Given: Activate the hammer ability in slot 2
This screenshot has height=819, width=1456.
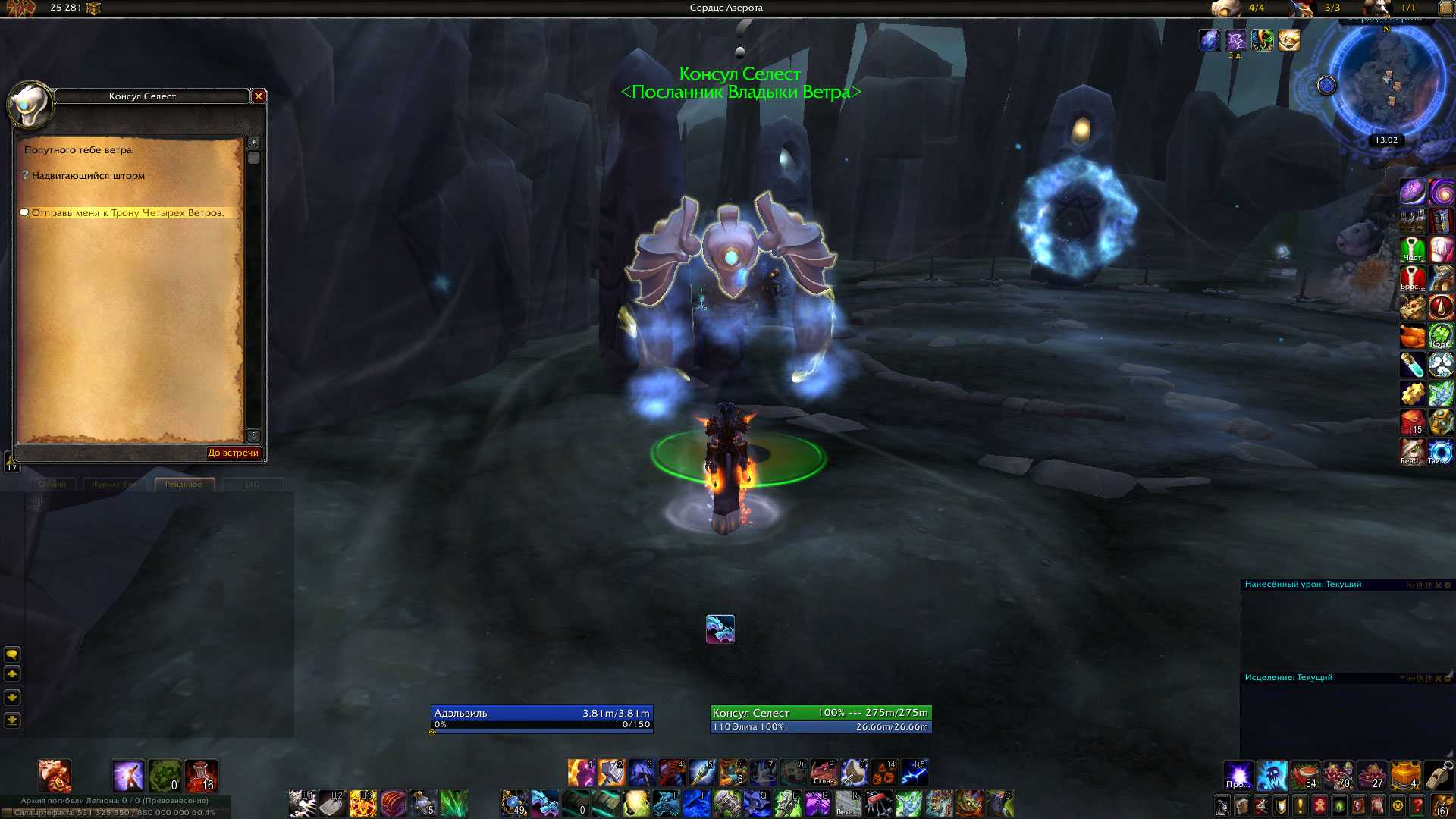Looking at the screenshot, I should (x=611, y=773).
